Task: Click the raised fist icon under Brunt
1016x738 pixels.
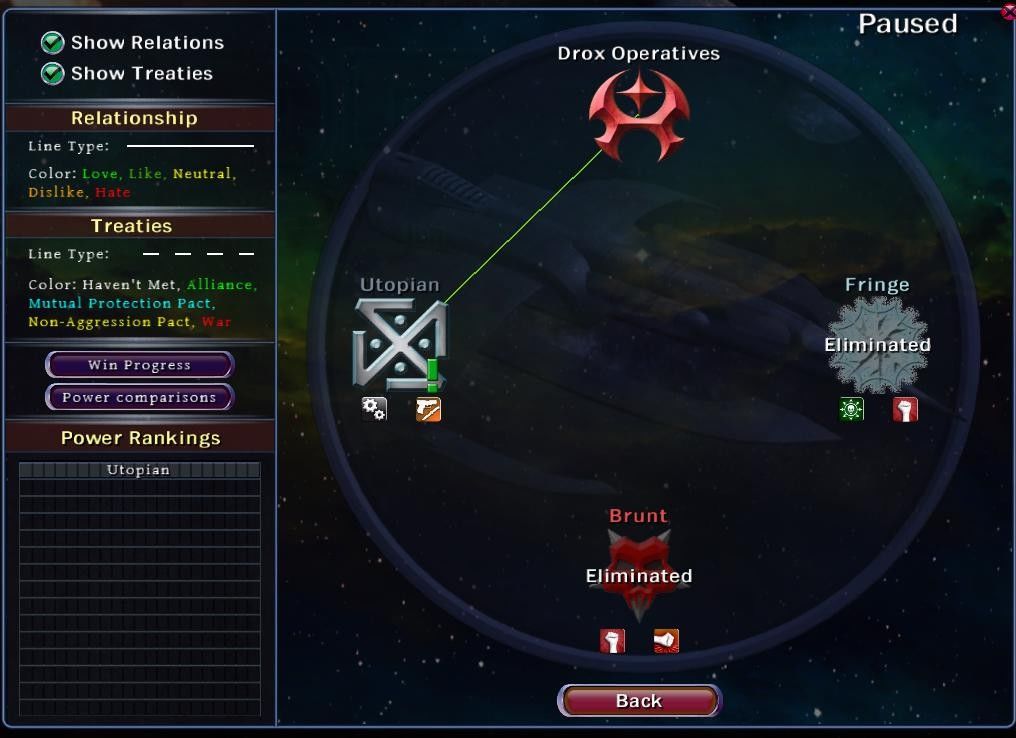Action: [612, 640]
